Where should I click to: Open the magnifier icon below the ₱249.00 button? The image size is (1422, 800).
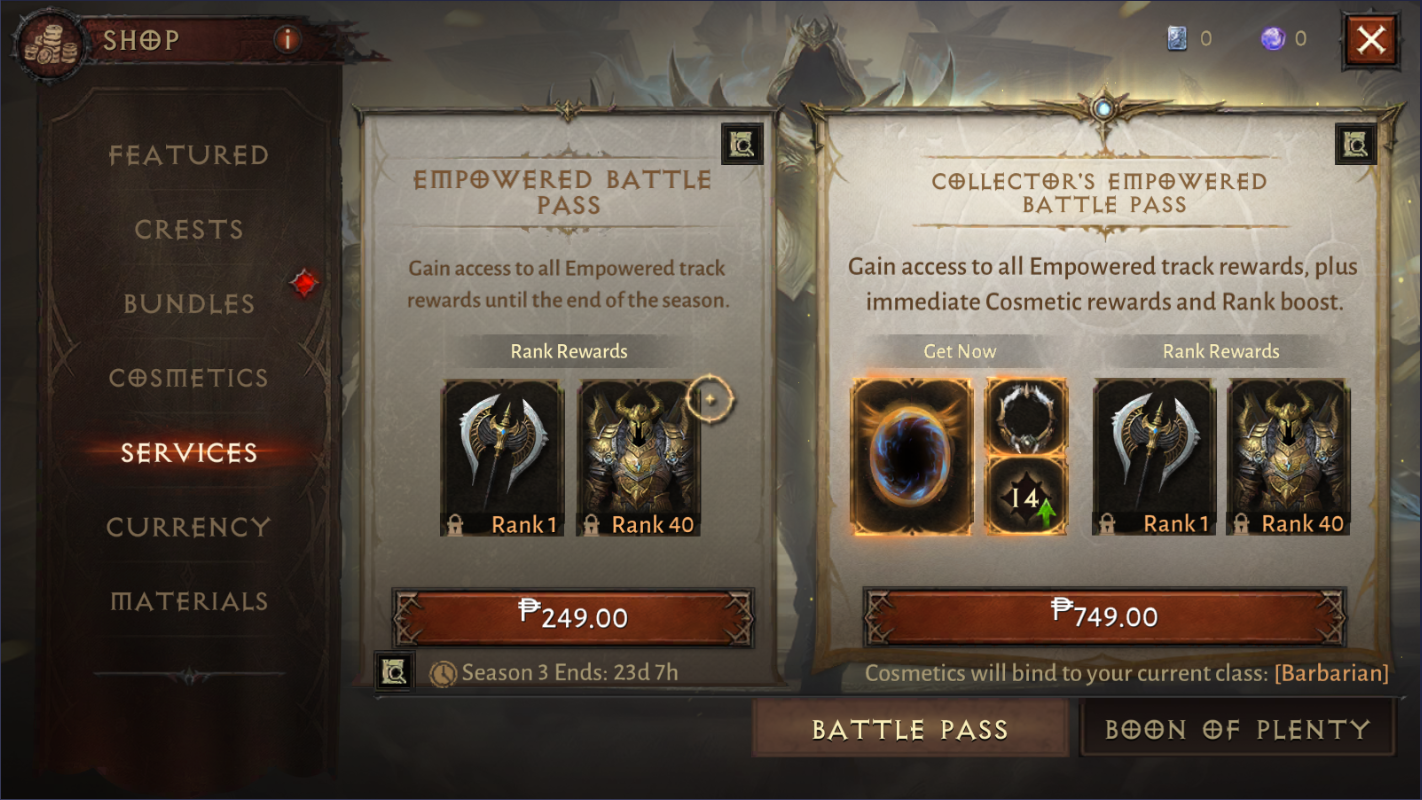tap(394, 671)
